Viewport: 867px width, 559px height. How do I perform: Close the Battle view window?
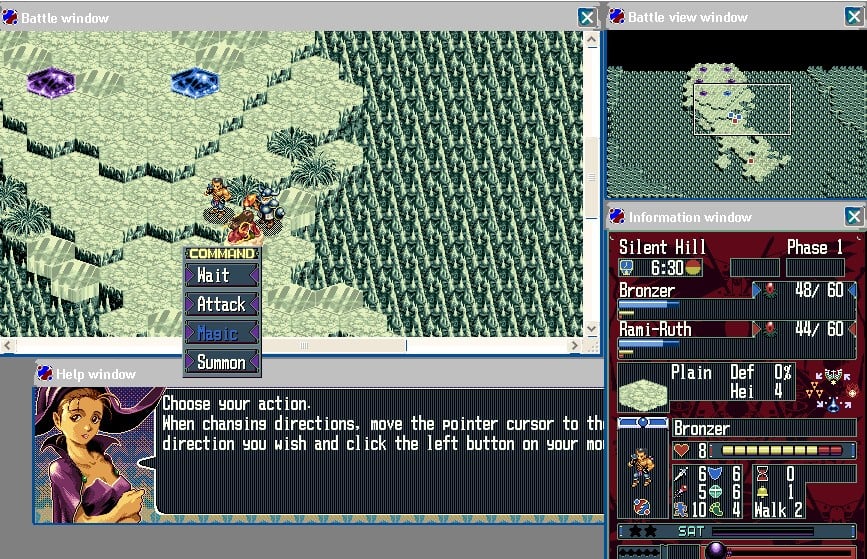click(x=853, y=17)
